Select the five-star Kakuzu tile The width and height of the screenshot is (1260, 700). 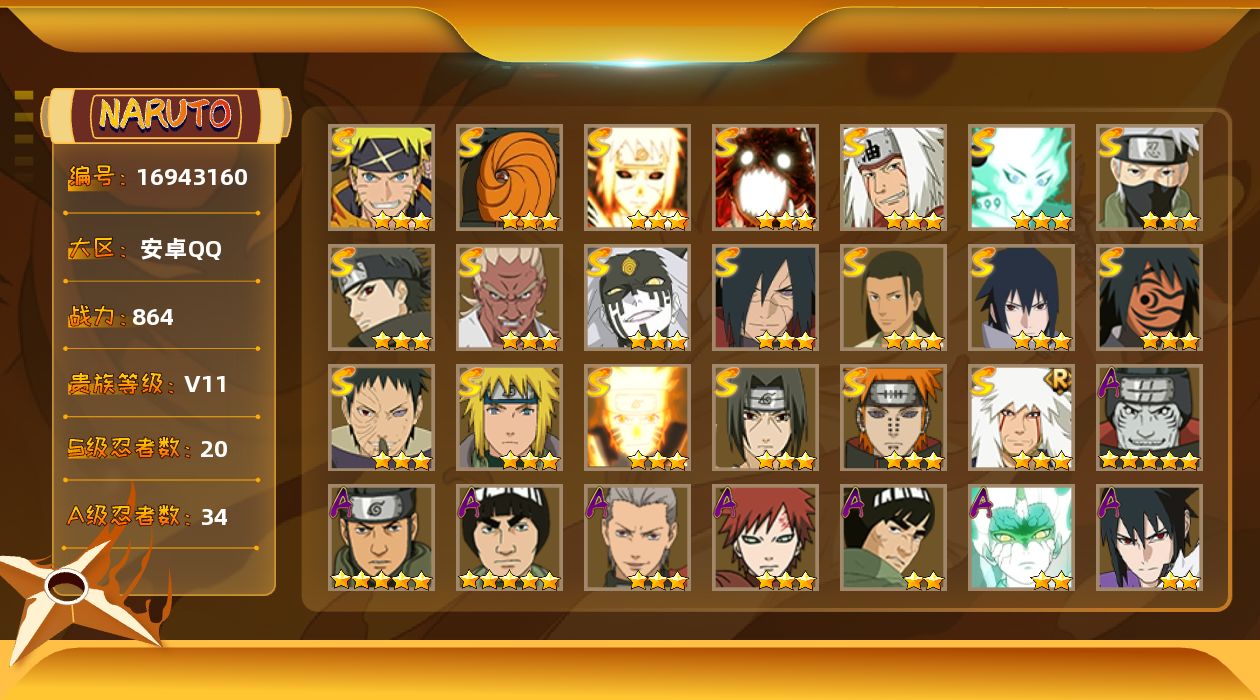click(x=1149, y=418)
